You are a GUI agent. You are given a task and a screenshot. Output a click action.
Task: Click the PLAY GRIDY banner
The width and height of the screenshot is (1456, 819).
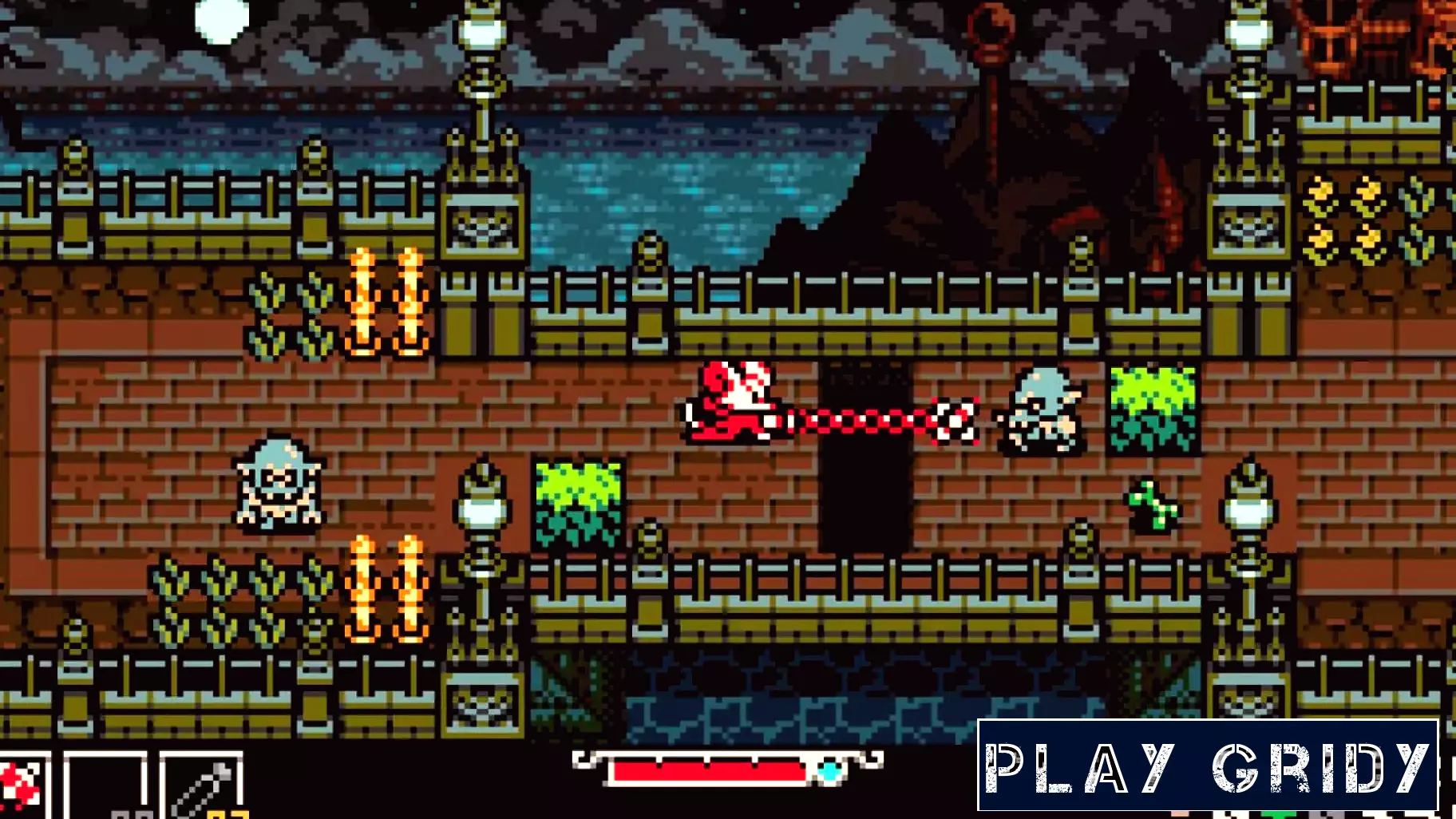point(1207,766)
